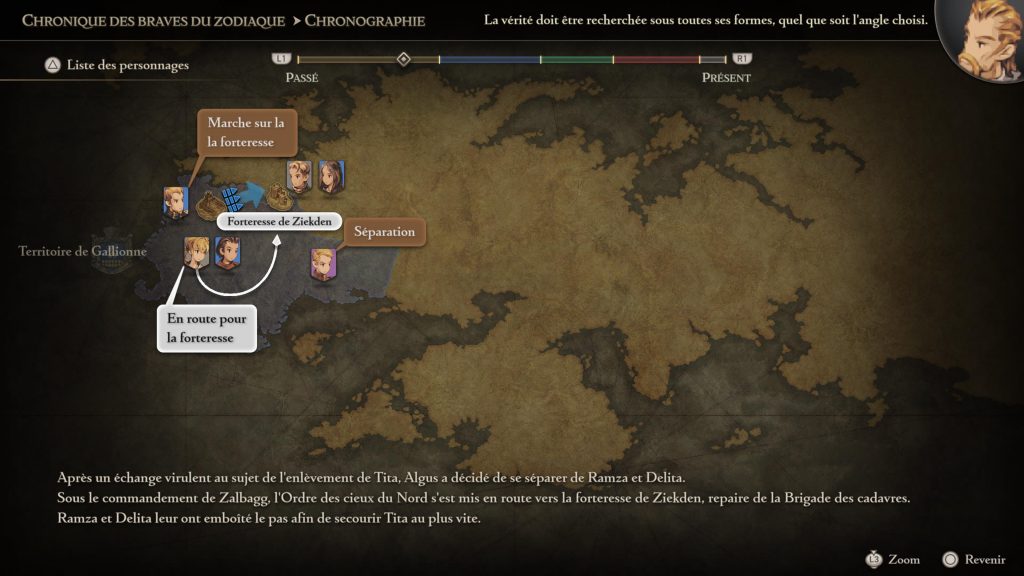
Task: Select the long-haired woman portrait on the map
Action: tap(331, 177)
